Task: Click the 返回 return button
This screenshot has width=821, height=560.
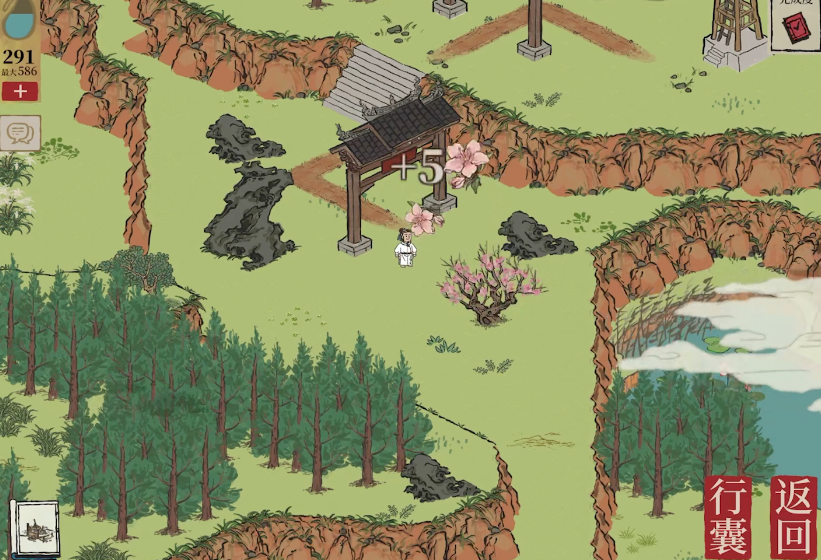Action: pyautogui.click(x=793, y=515)
